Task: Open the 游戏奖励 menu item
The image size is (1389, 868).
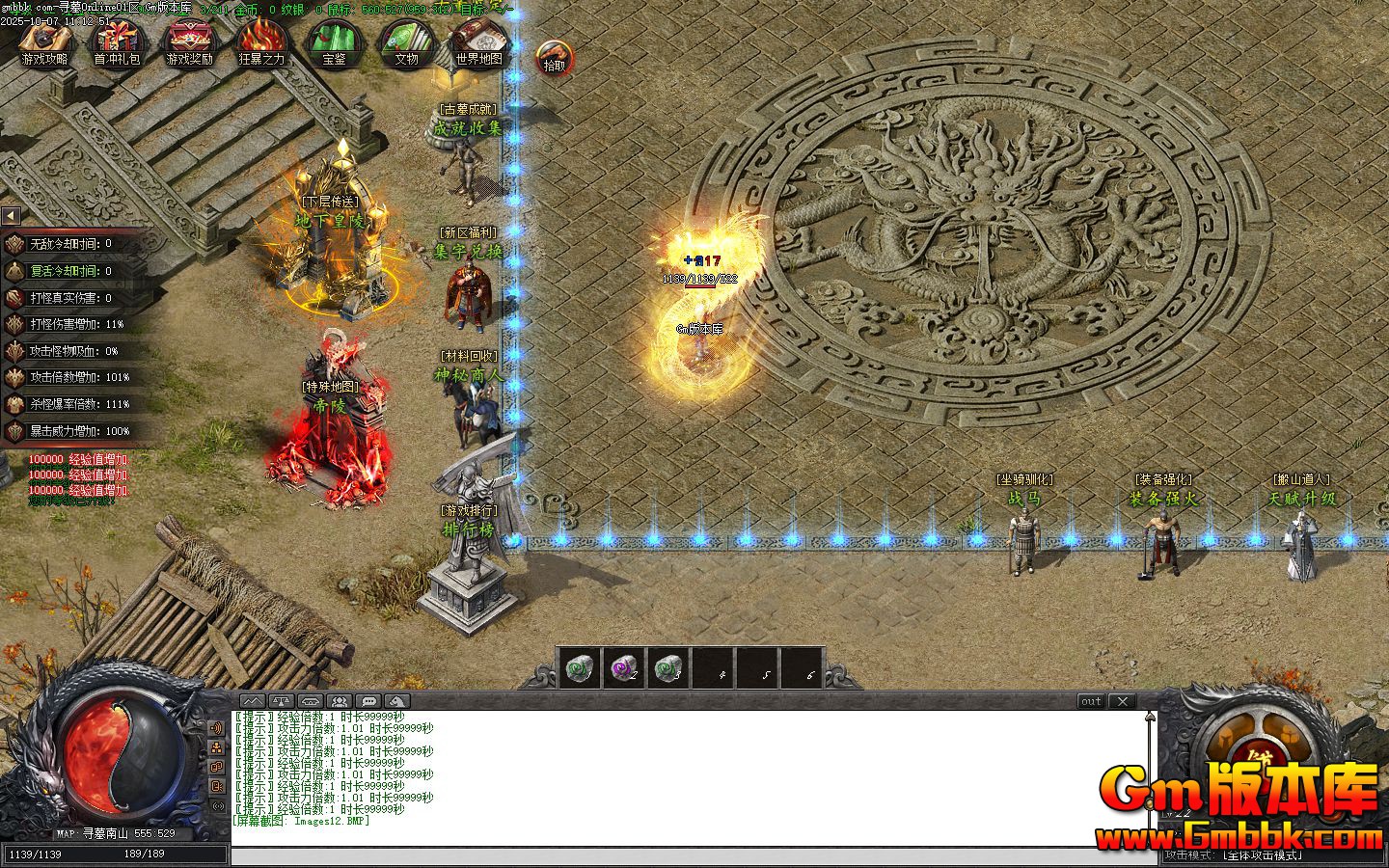Action: pyautogui.click(x=189, y=42)
